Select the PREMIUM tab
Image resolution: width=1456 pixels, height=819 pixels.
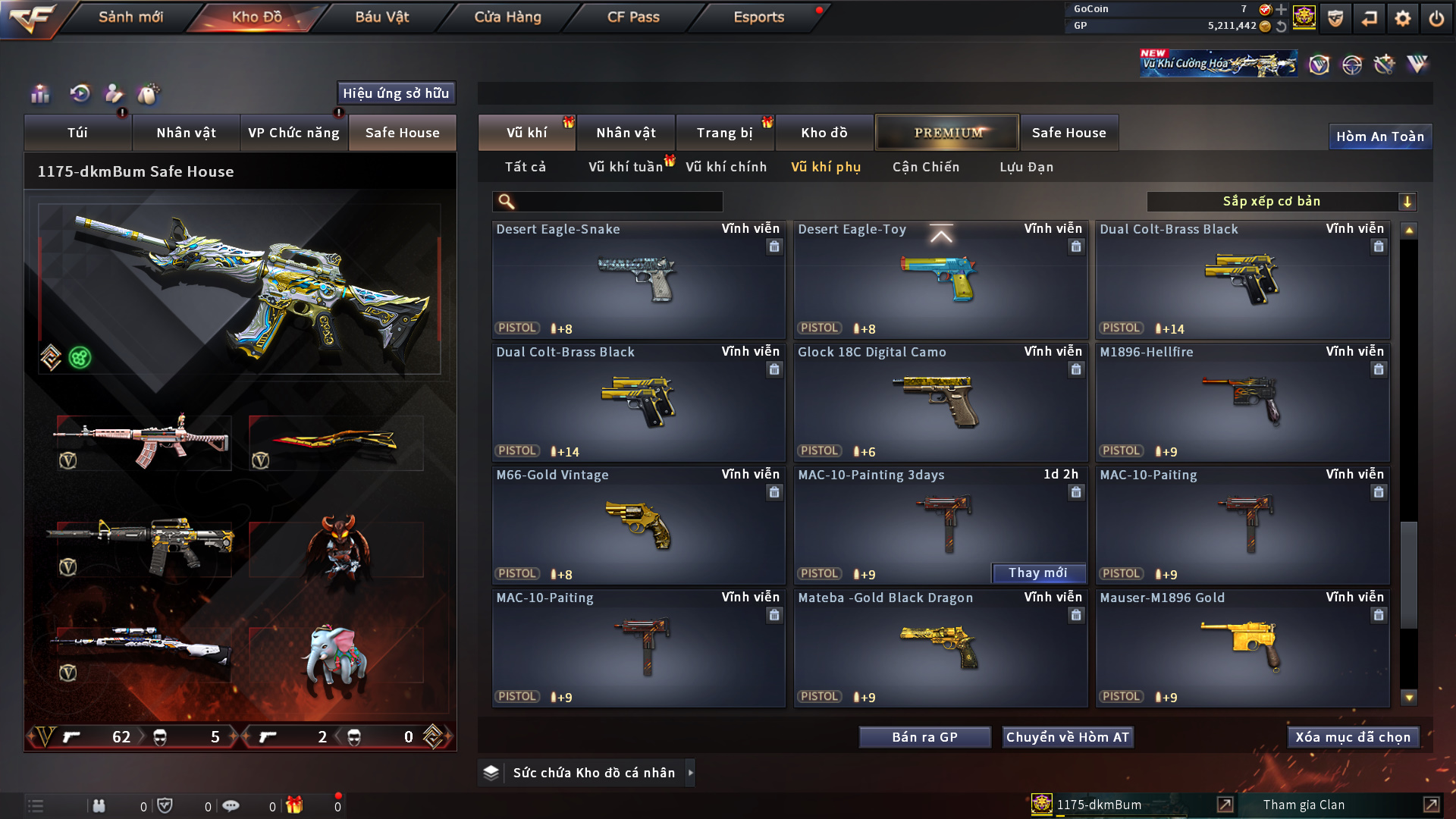[947, 133]
